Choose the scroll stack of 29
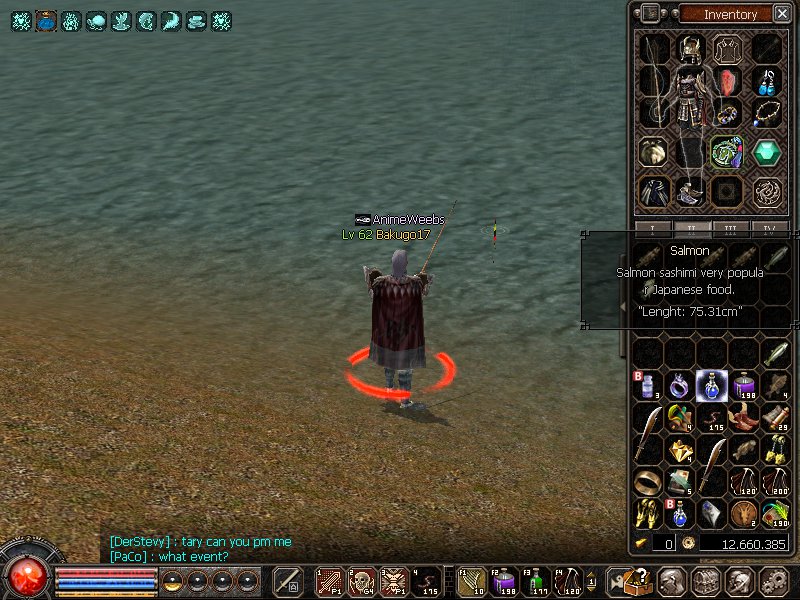The height and width of the screenshot is (600, 800). click(x=775, y=417)
